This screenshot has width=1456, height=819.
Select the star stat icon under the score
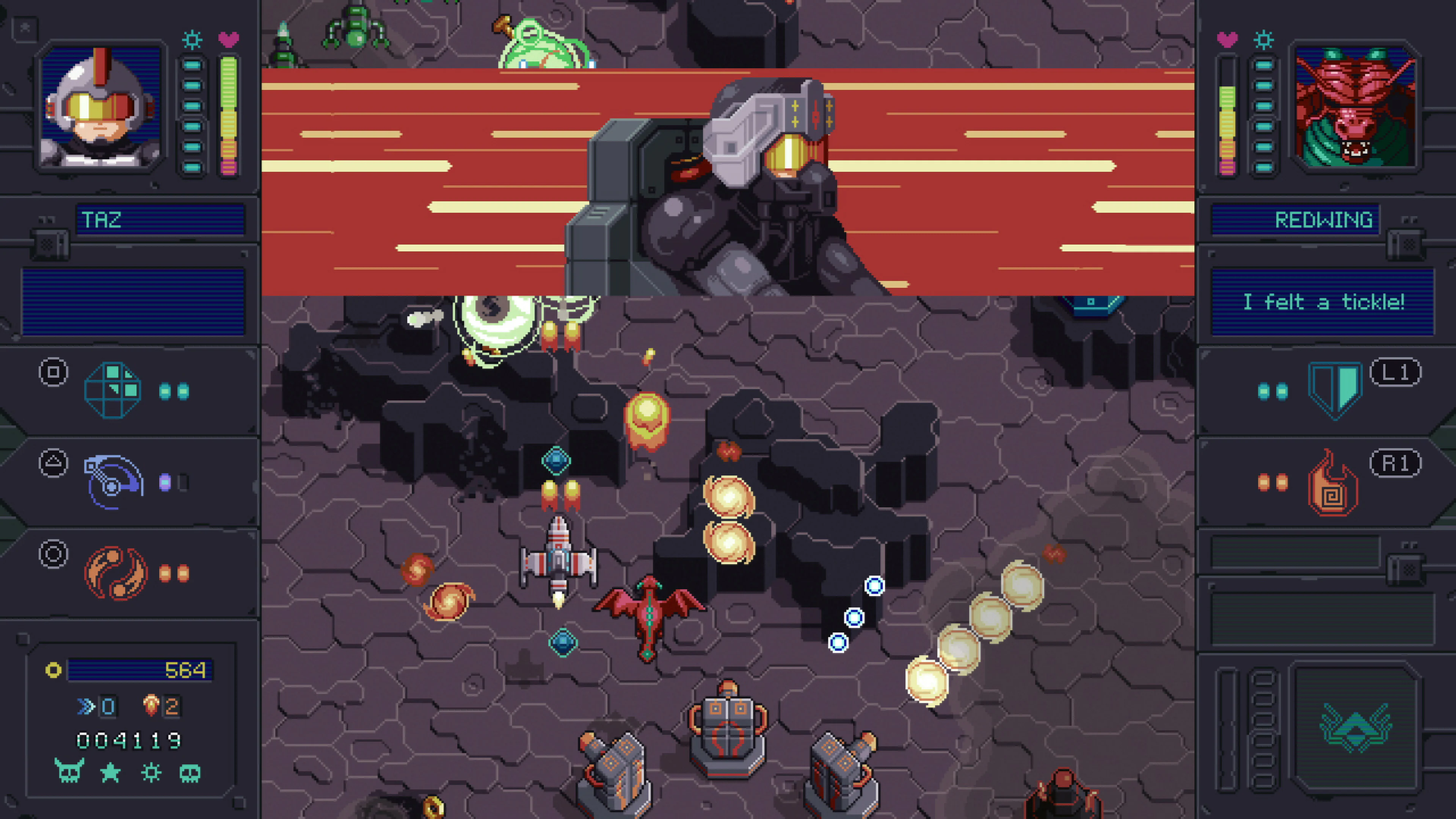111,772
